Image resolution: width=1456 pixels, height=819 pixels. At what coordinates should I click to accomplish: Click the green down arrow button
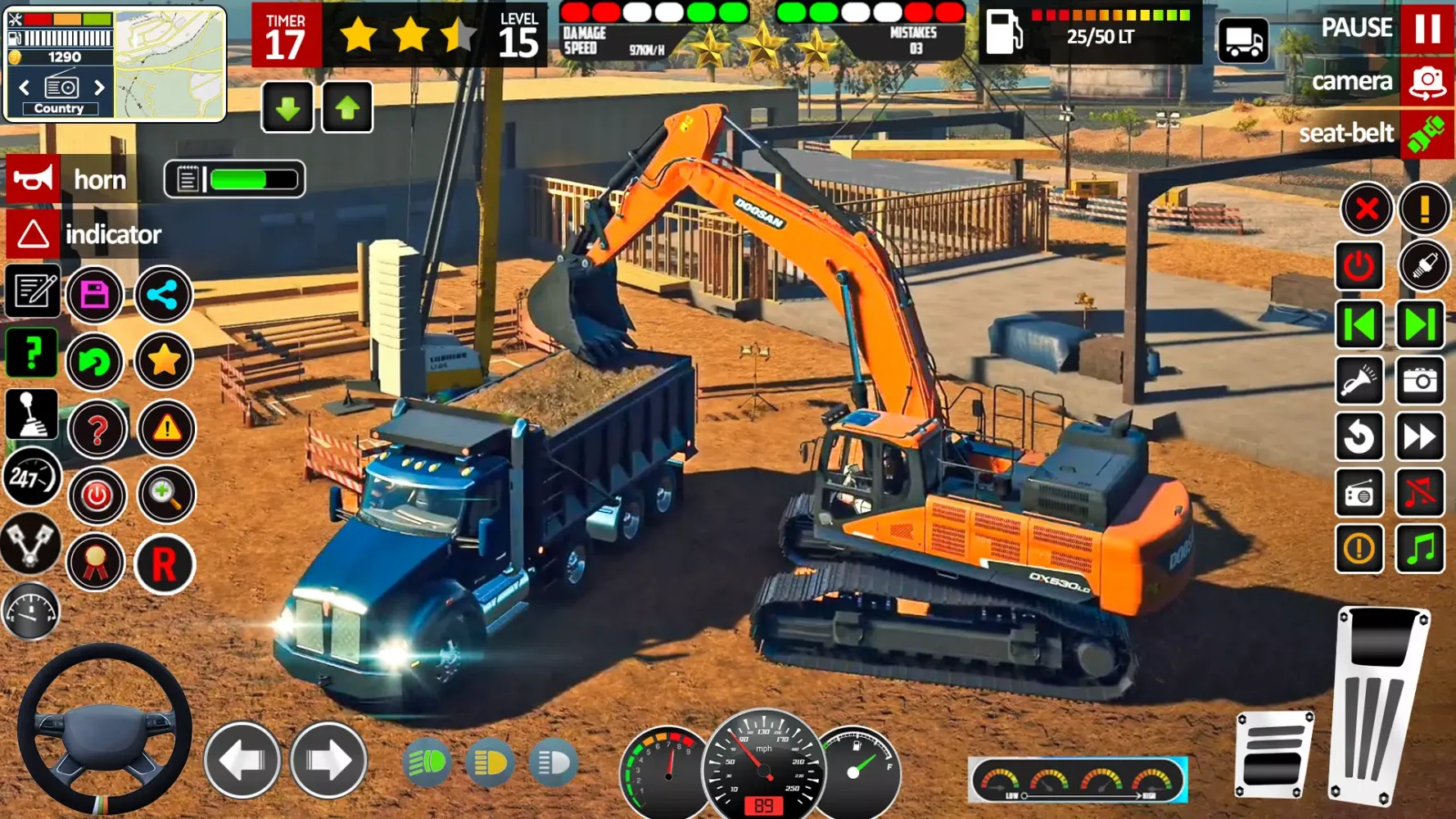(287, 107)
